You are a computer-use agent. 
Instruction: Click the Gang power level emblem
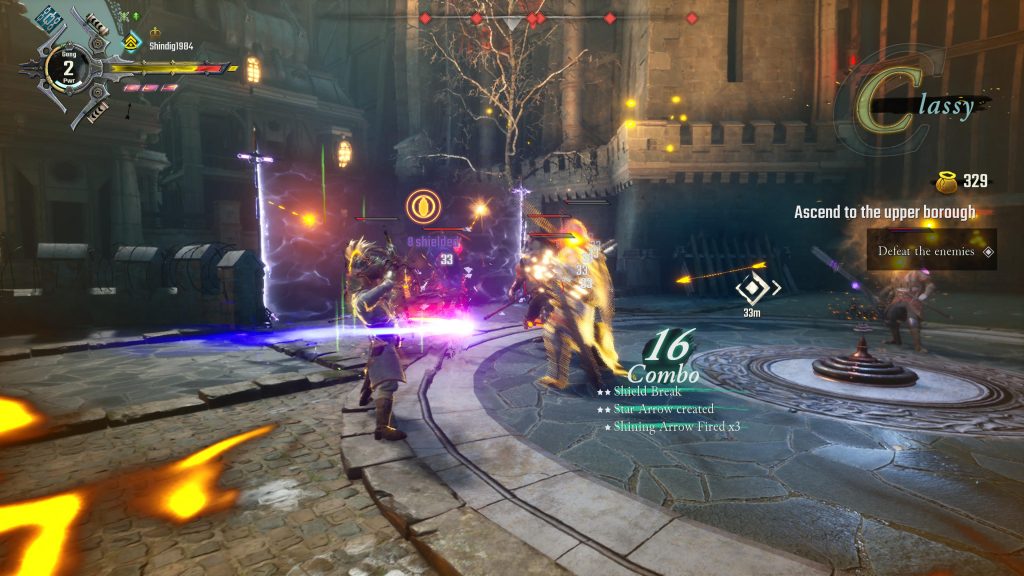pyautogui.click(x=68, y=68)
